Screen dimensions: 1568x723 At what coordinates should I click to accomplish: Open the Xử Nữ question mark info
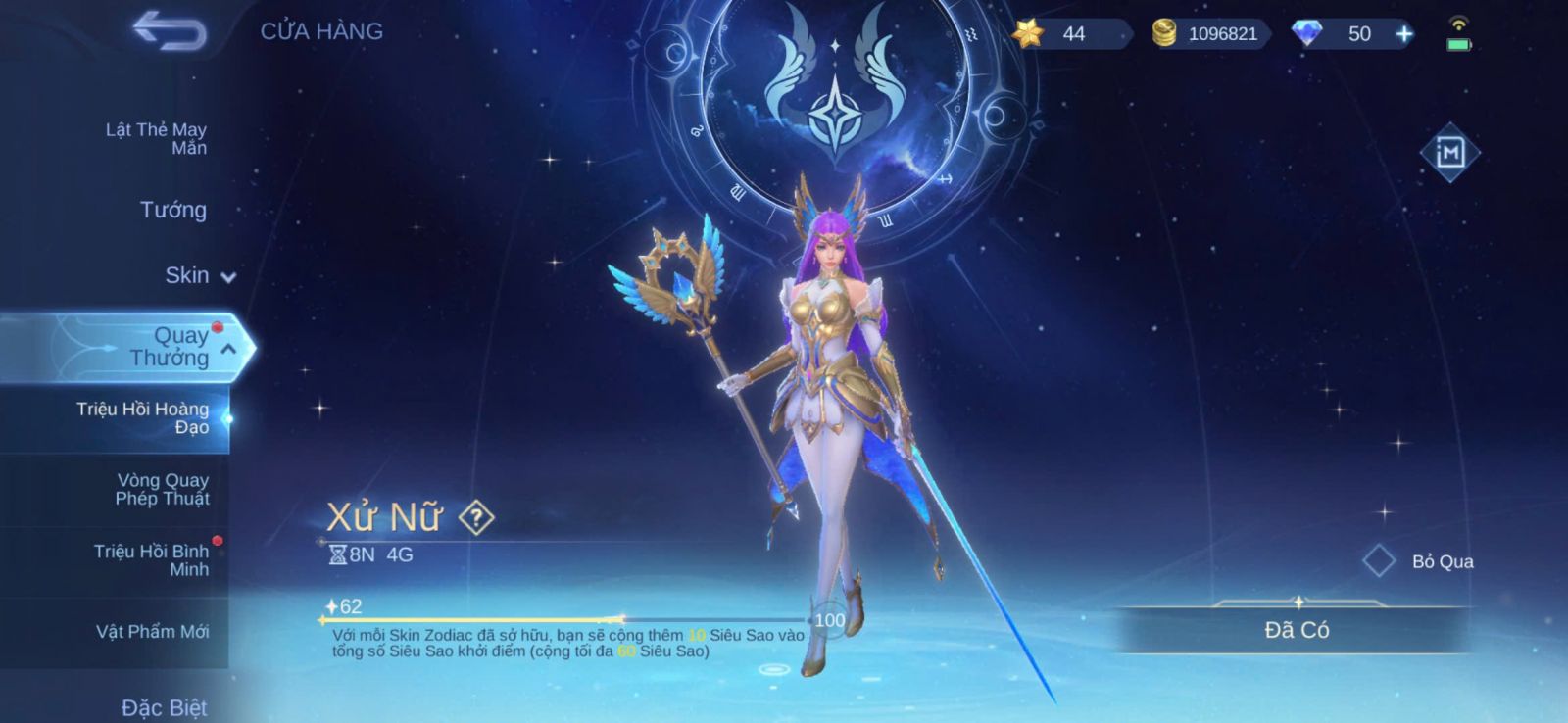click(x=476, y=517)
